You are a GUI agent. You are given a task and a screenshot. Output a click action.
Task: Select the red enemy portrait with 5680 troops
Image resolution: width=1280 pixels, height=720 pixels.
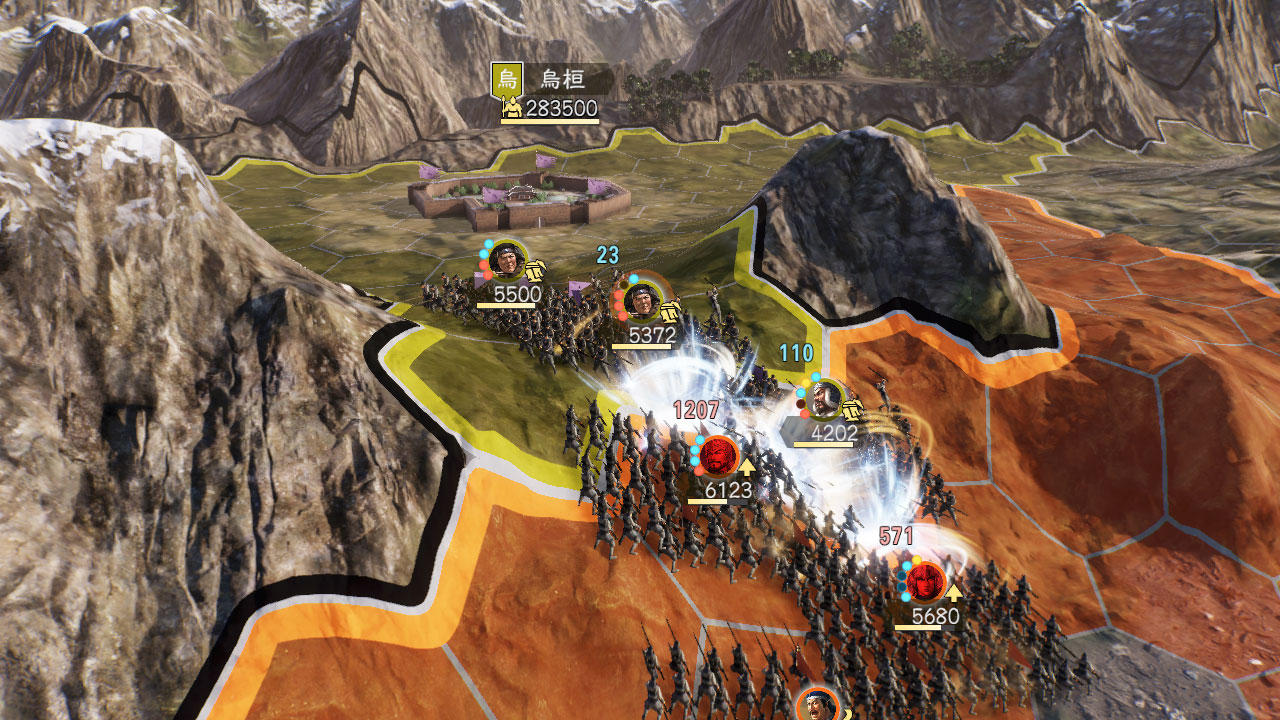pos(926,581)
